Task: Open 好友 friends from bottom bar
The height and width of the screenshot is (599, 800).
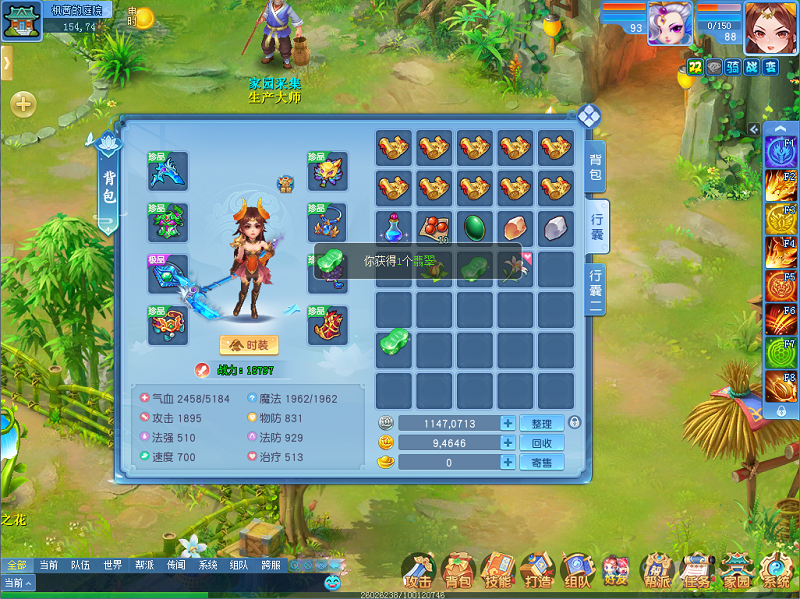Action: (616, 571)
